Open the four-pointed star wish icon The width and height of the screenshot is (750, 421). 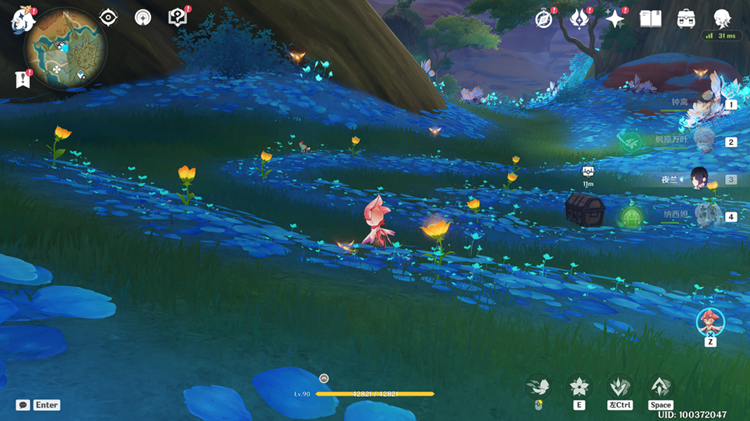coord(615,18)
